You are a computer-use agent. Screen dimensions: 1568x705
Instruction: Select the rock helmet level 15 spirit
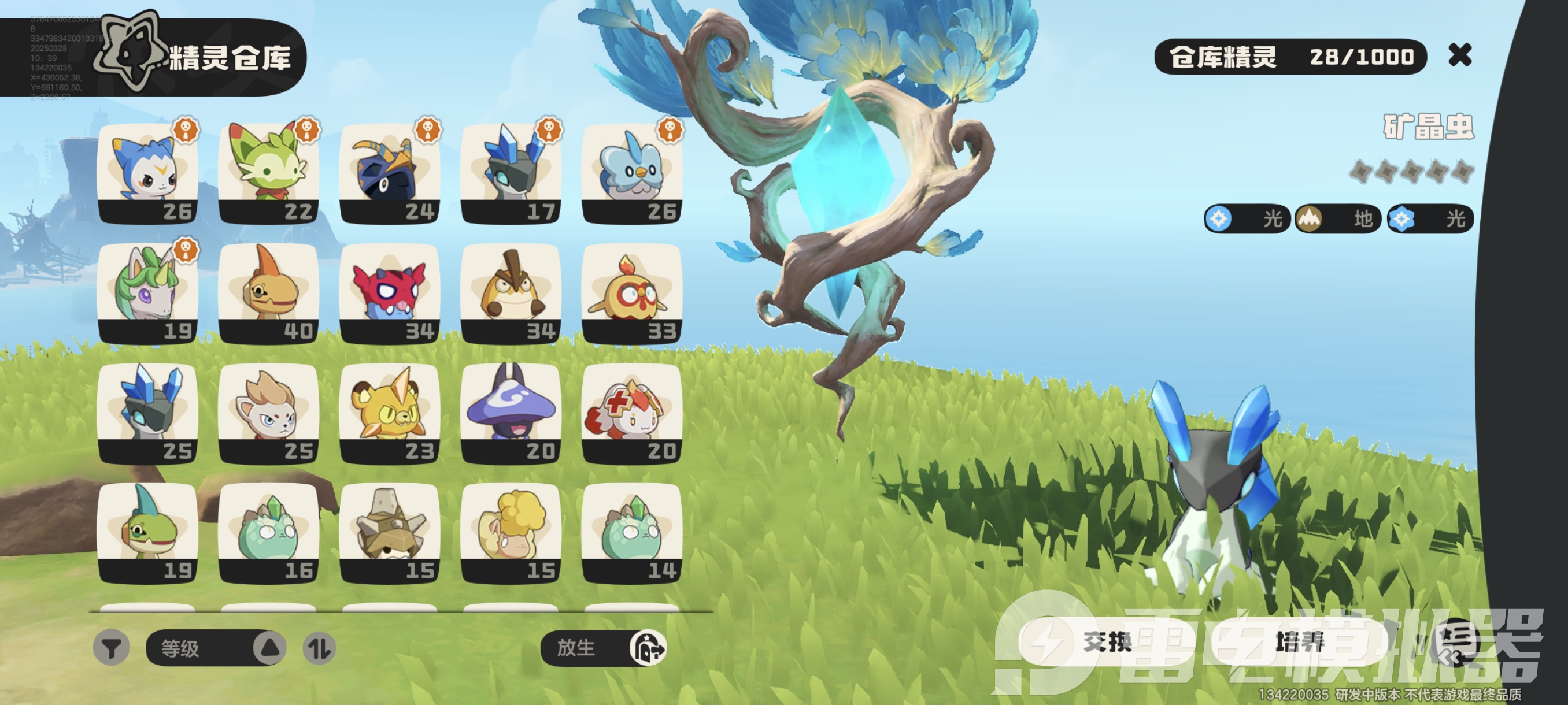pos(390,533)
